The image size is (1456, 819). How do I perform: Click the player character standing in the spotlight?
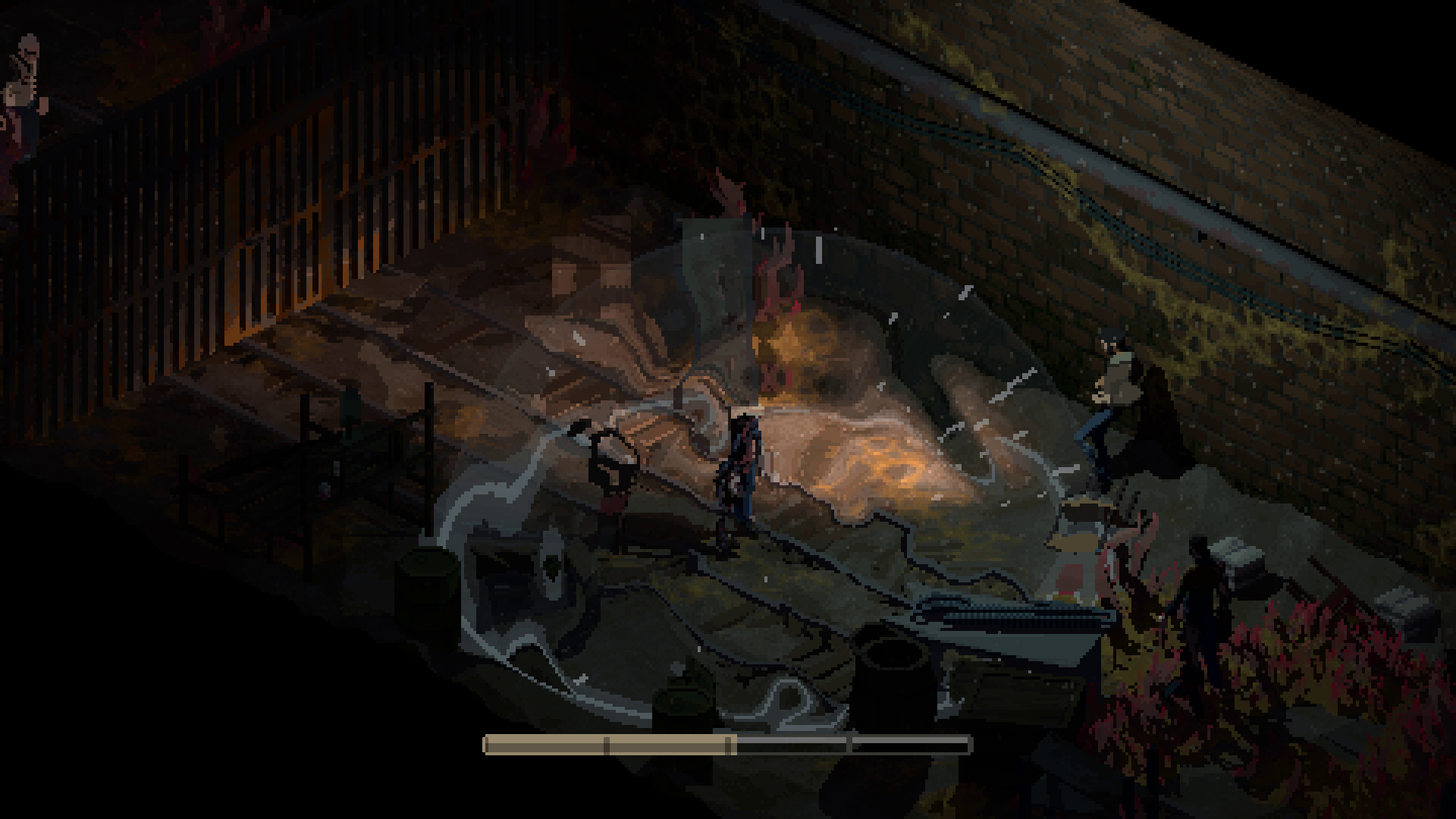tap(739, 470)
